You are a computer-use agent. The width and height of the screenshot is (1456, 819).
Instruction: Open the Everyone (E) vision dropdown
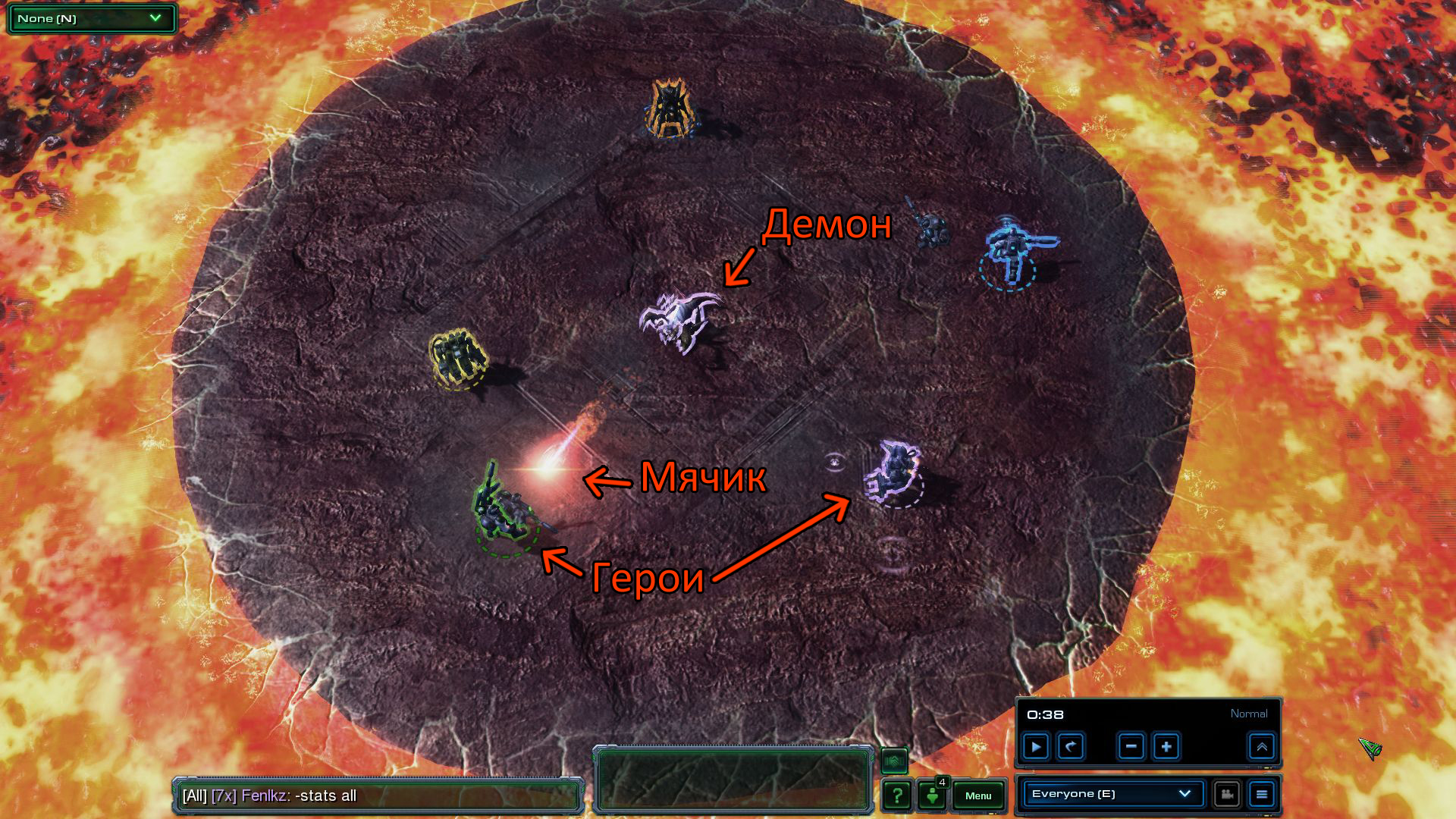tap(1111, 794)
